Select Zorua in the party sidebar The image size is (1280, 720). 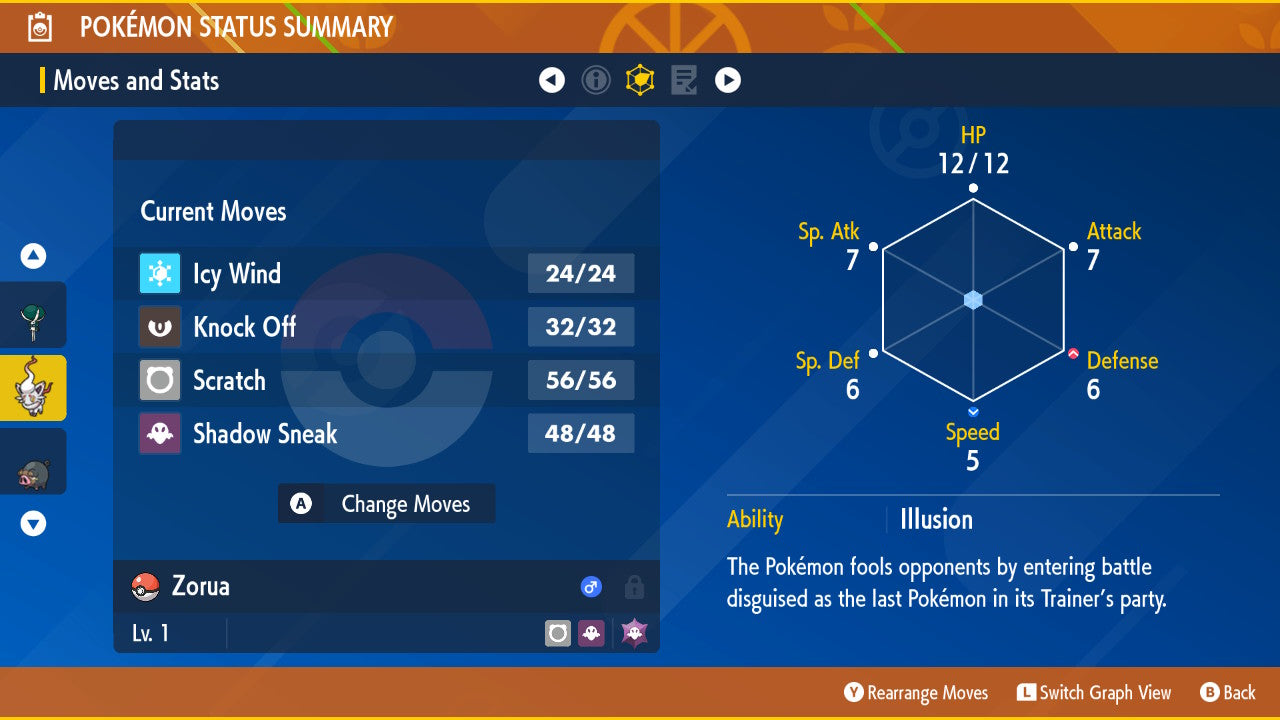(32, 386)
